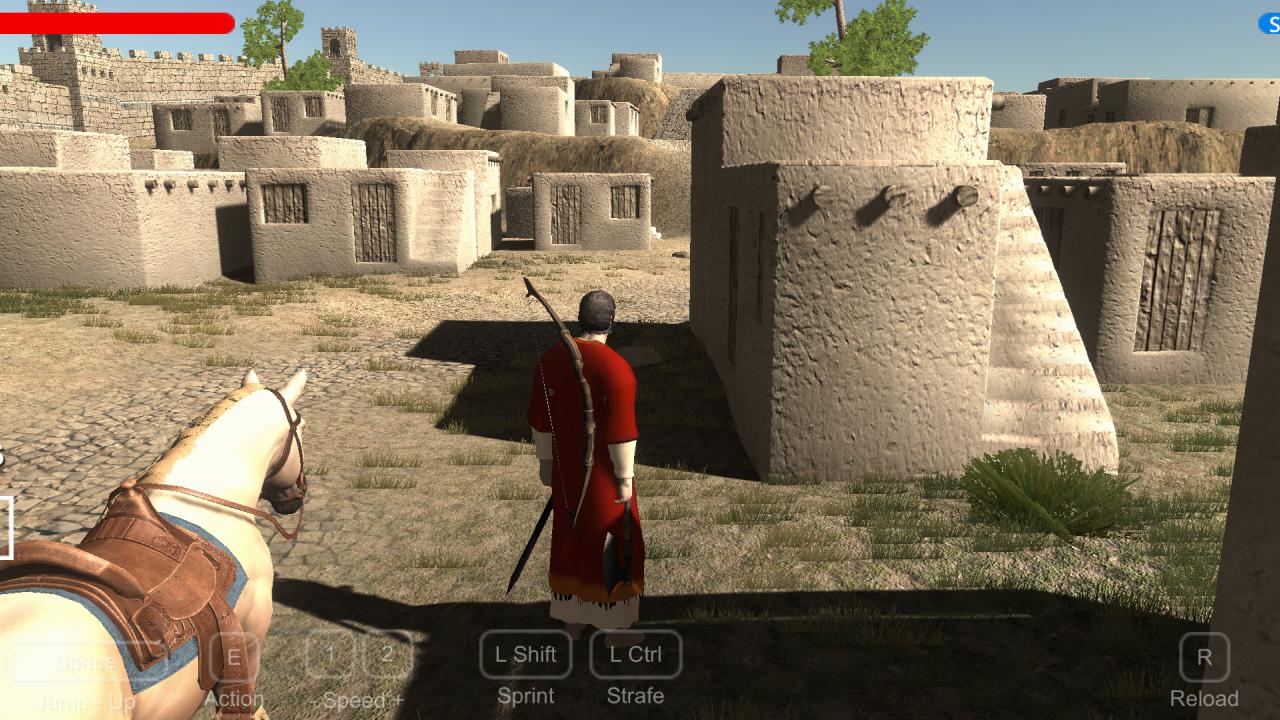Click the blue S button
The height and width of the screenshot is (720, 1280).
(x=1270, y=23)
